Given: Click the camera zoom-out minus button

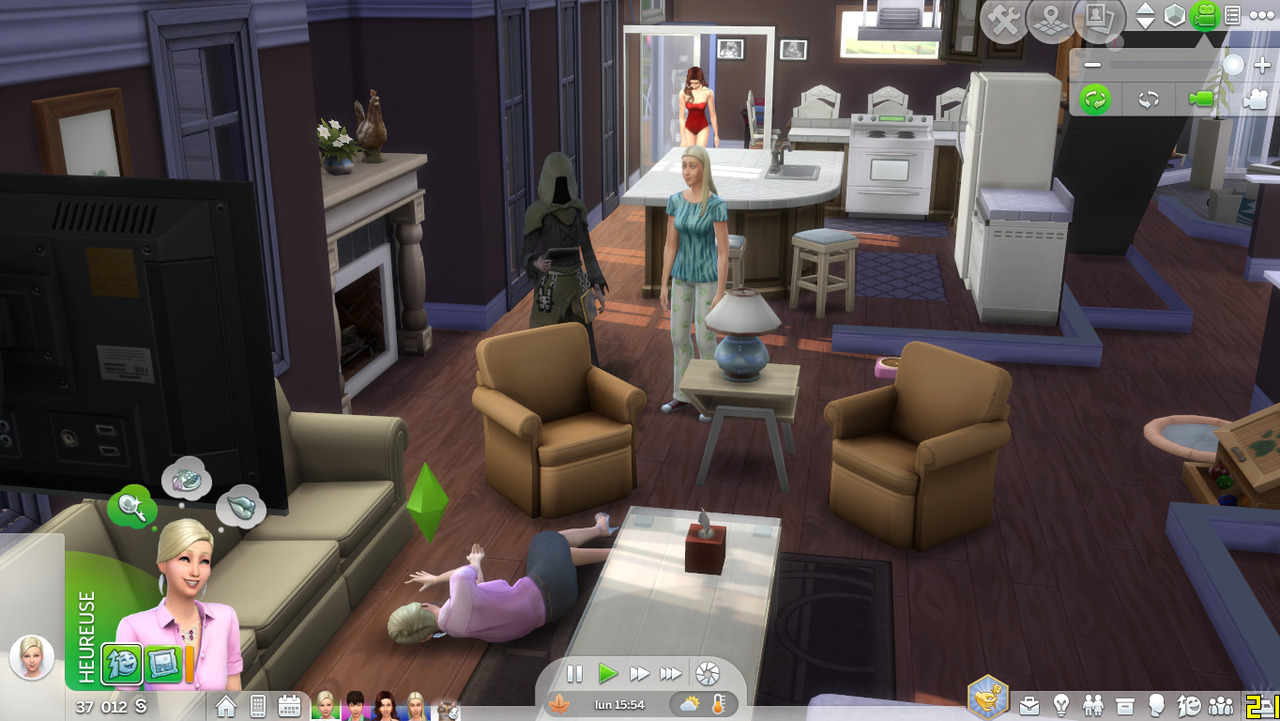Looking at the screenshot, I should (x=1093, y=65).
